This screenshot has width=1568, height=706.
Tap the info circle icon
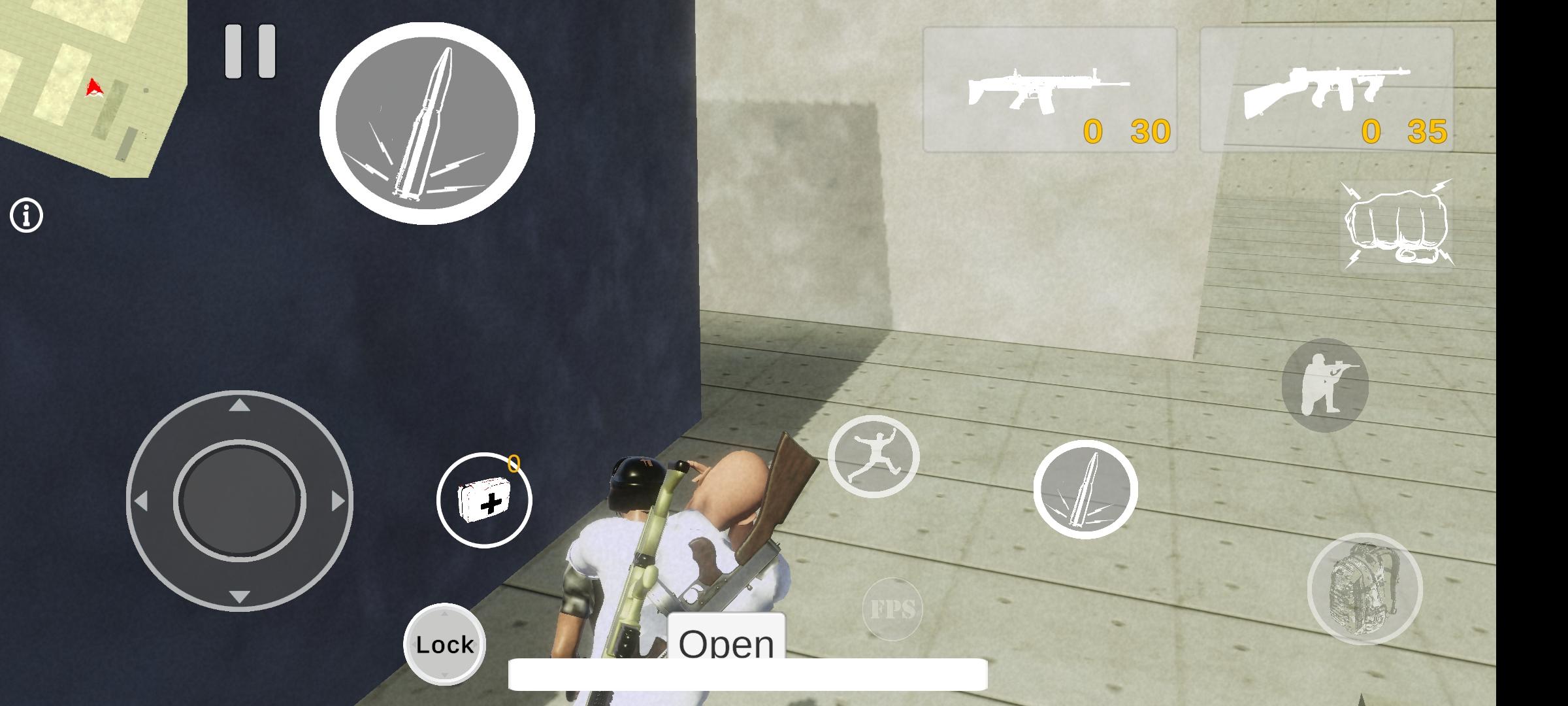(x=26, y=216)
